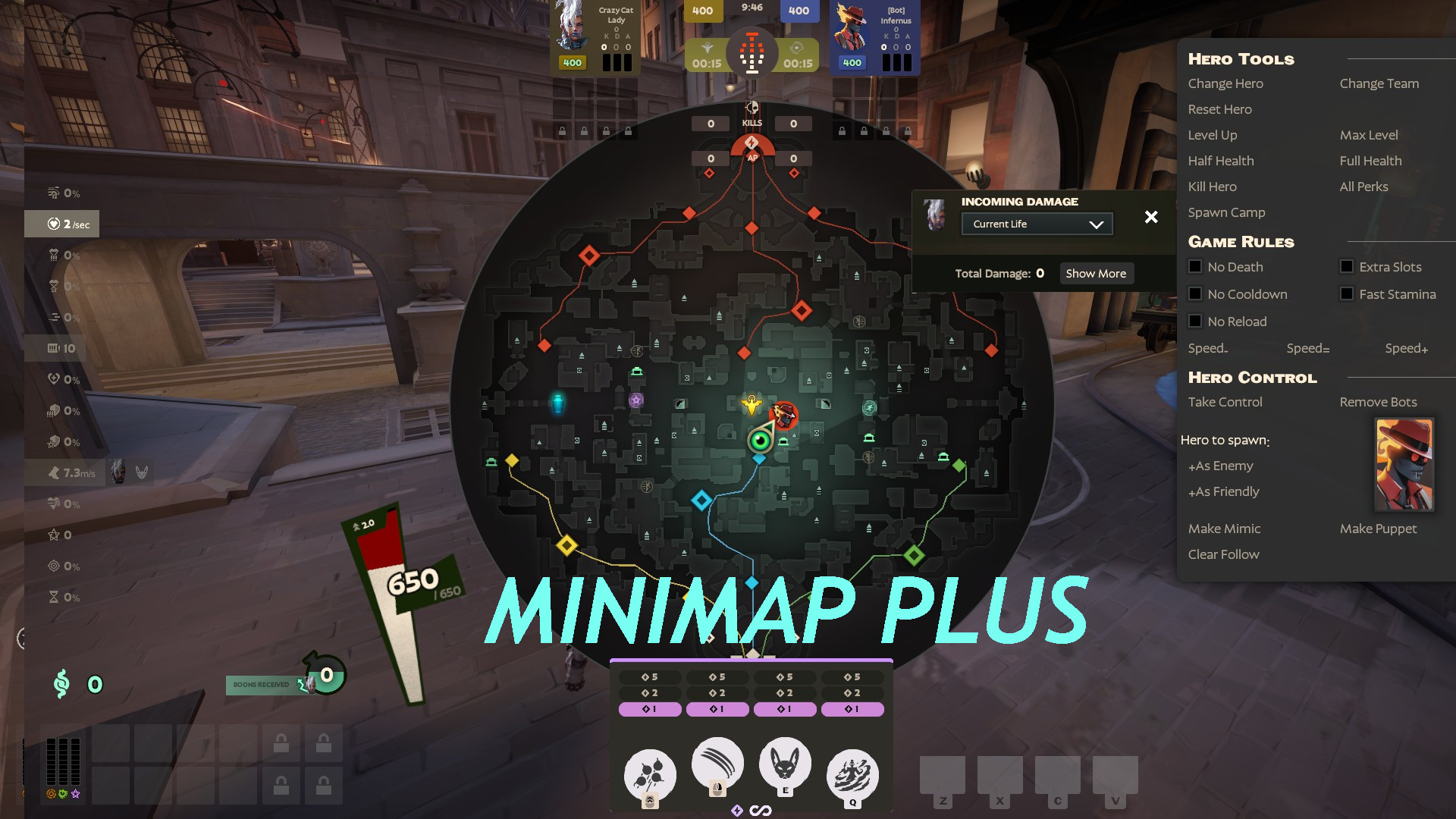Screen dimensions: 1456x819
Task: Toggle the Fast Stamina game rule
Action: point(1347,293)
